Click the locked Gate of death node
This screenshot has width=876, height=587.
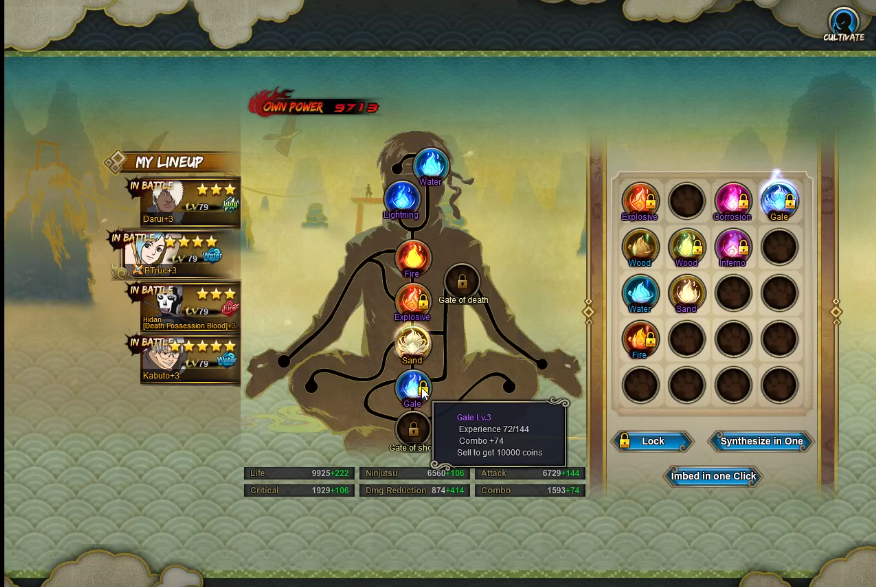tap(461, 281)
